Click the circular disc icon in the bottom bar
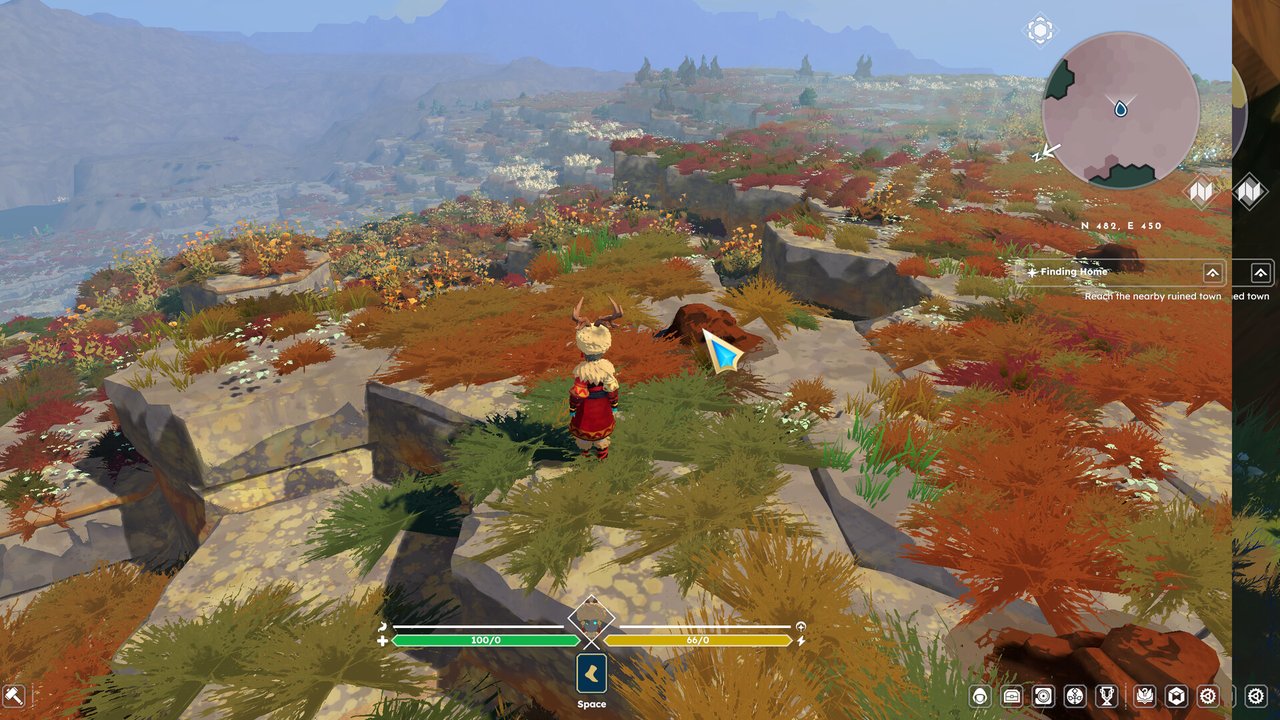 [1043, 696]
